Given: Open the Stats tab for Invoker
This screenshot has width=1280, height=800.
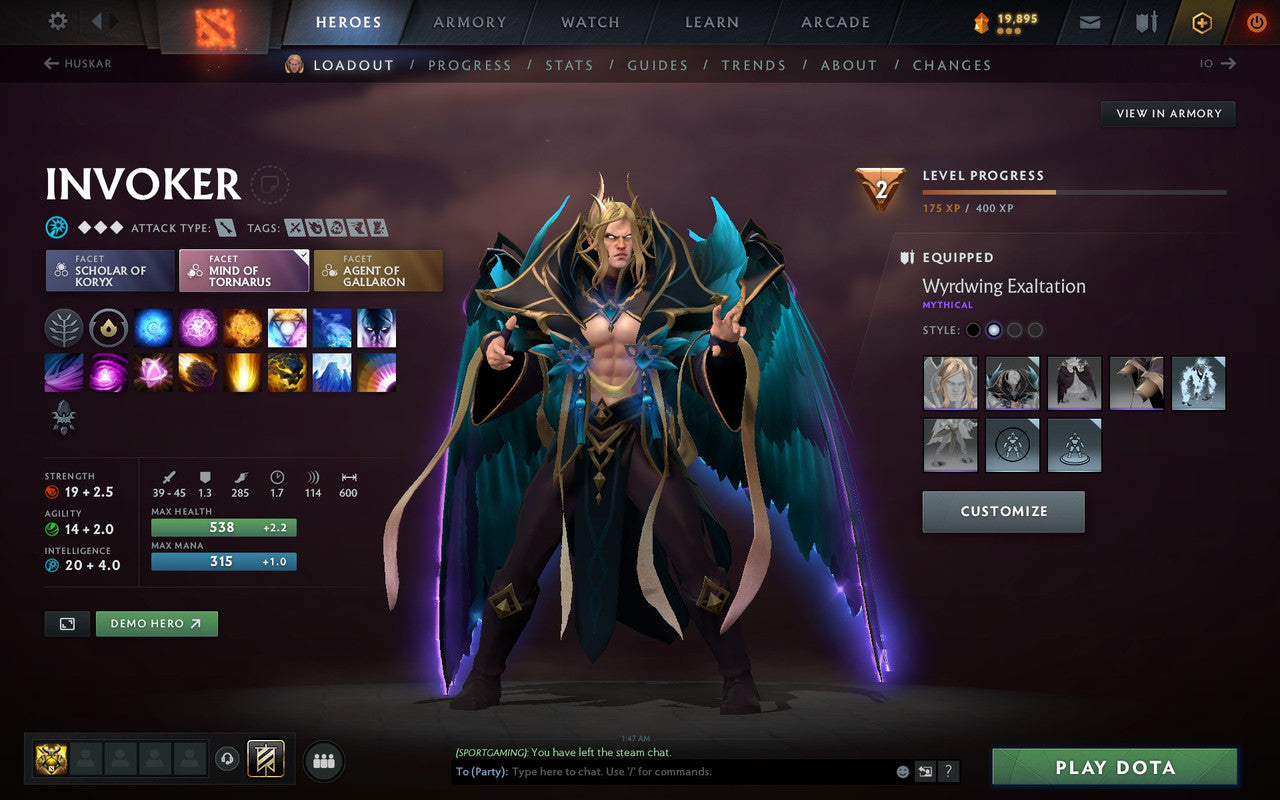Looking at the screenshot, I should point(569,64).
